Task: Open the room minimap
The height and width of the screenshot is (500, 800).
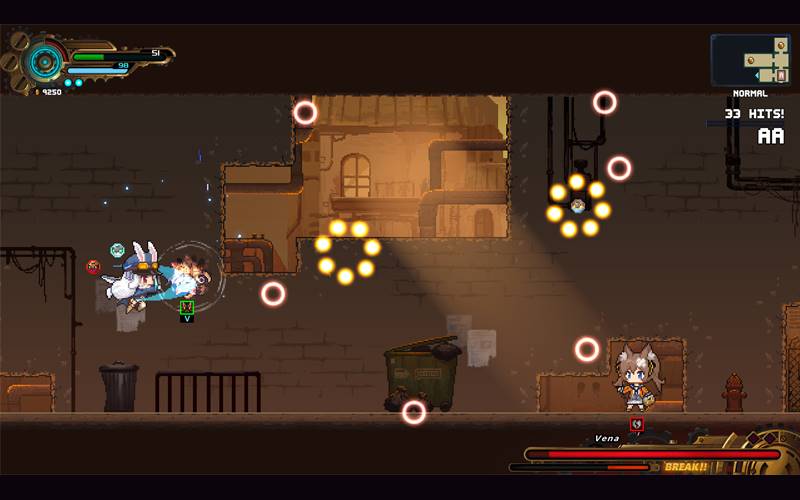Action: pyautogui.click(x=750, y=60)
